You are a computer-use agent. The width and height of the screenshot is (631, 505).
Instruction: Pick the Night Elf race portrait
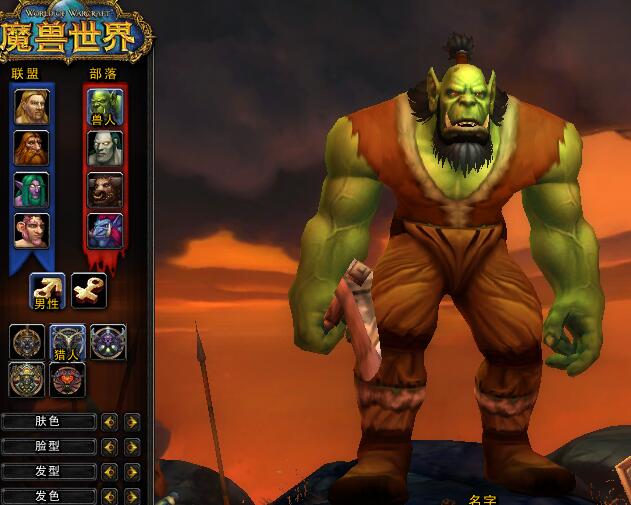pos(31,189)
